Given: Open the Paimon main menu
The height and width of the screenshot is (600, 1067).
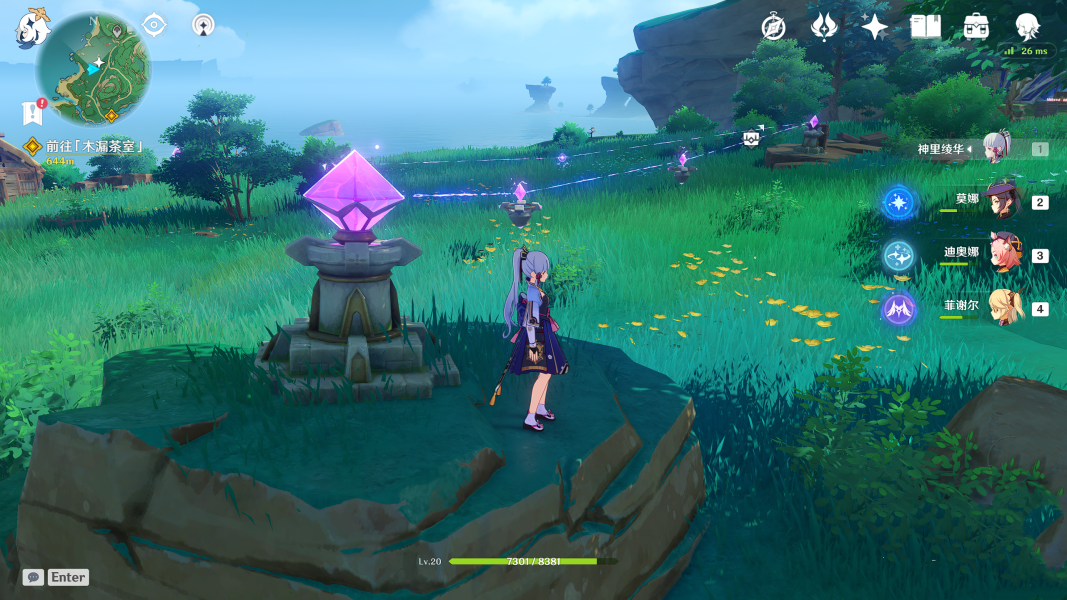Looking at the screenshot, I should point(32,27).
